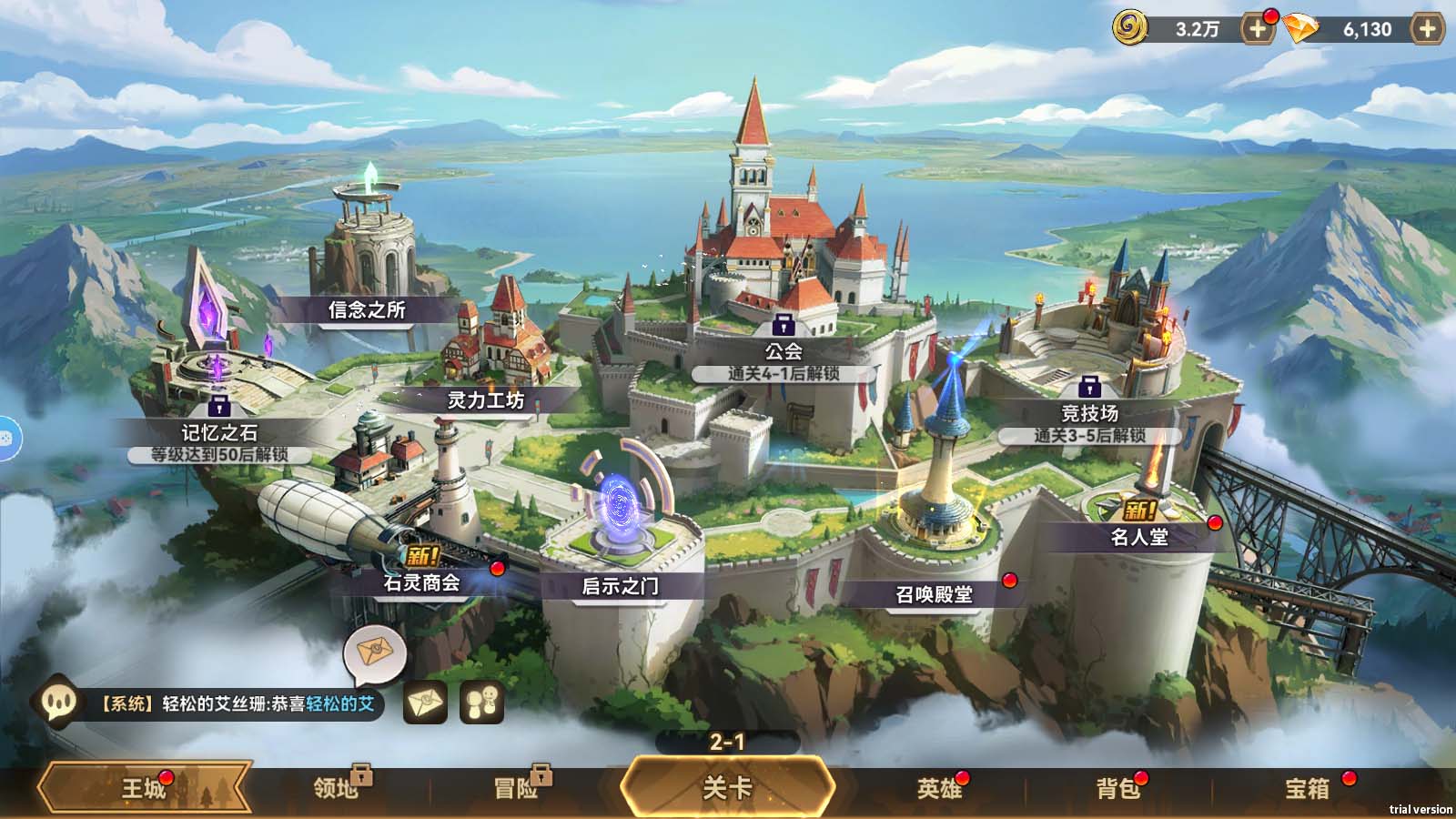Click the locked 竞技场 arena
Viewport: 1456px width, 819px height.
point(1088,412)
